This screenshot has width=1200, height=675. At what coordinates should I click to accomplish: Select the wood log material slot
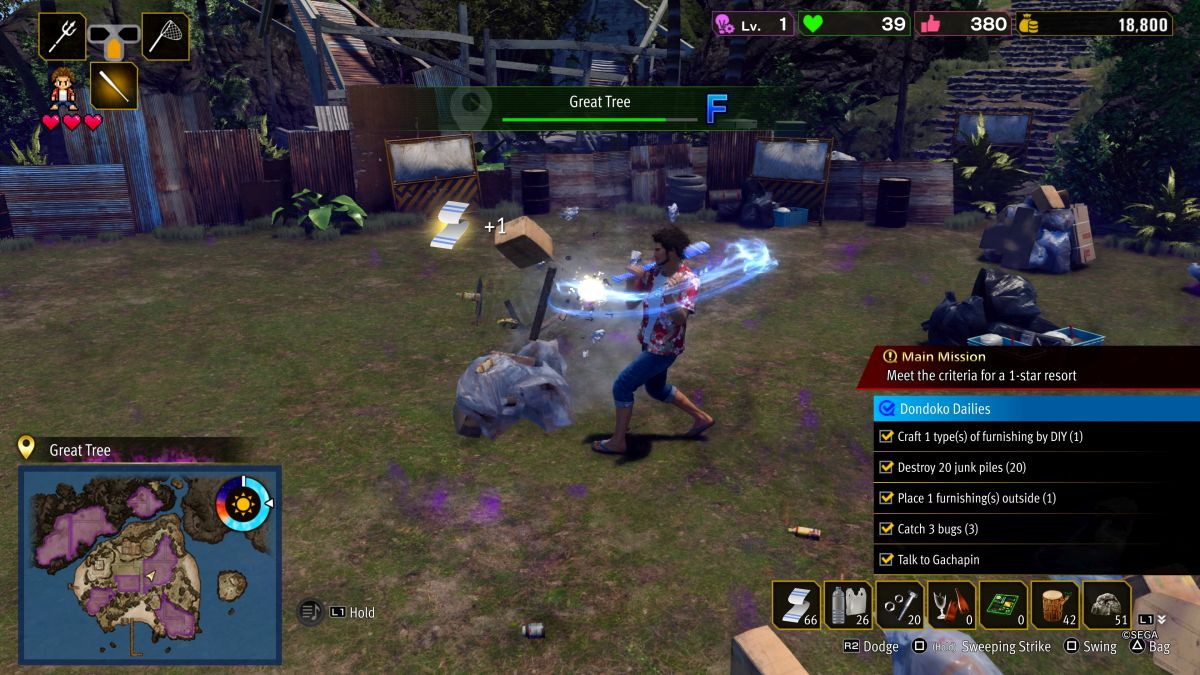1055,605
